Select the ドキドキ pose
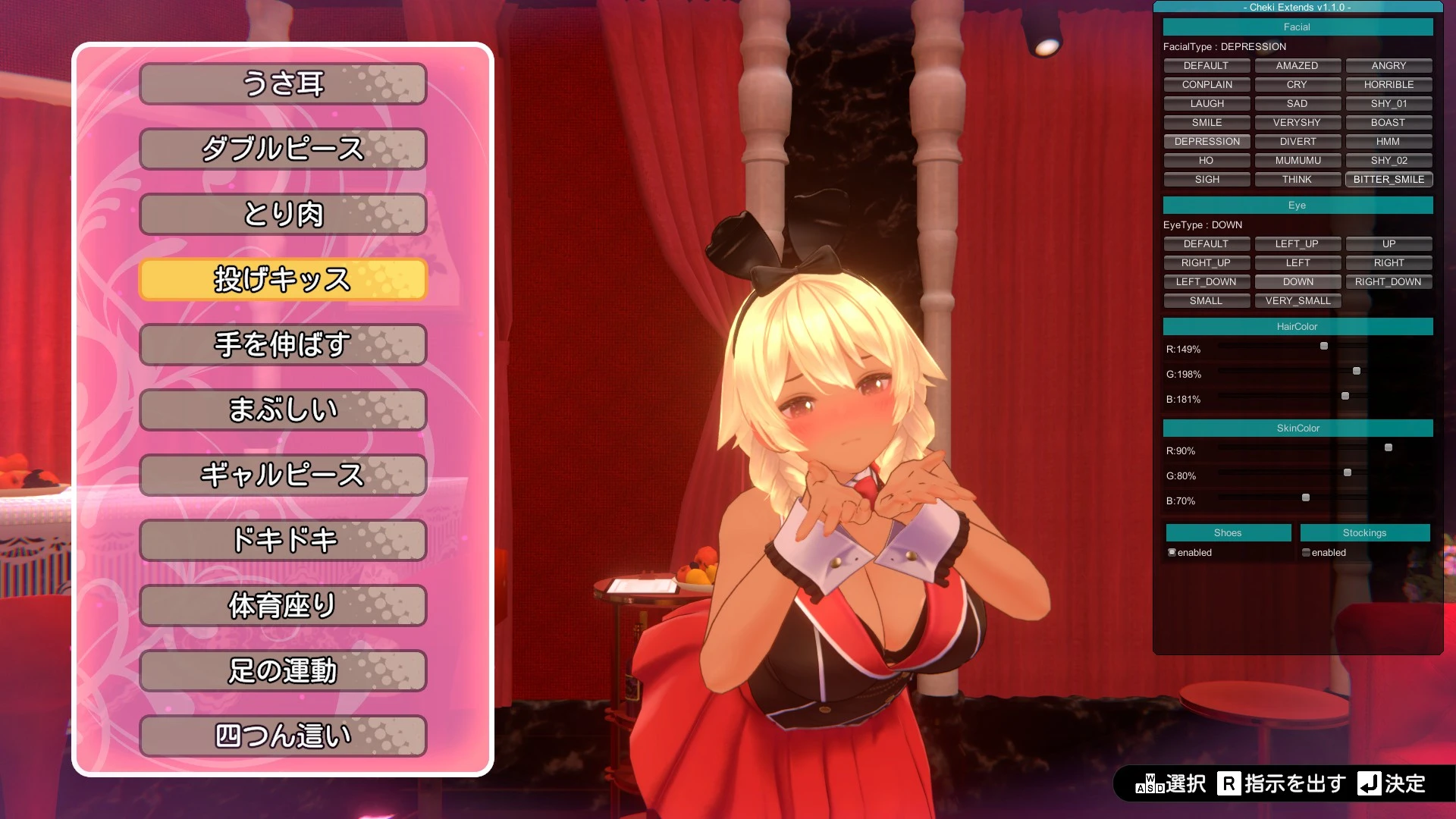Screen dimensions: 1456x819 [x=283, y=540]
